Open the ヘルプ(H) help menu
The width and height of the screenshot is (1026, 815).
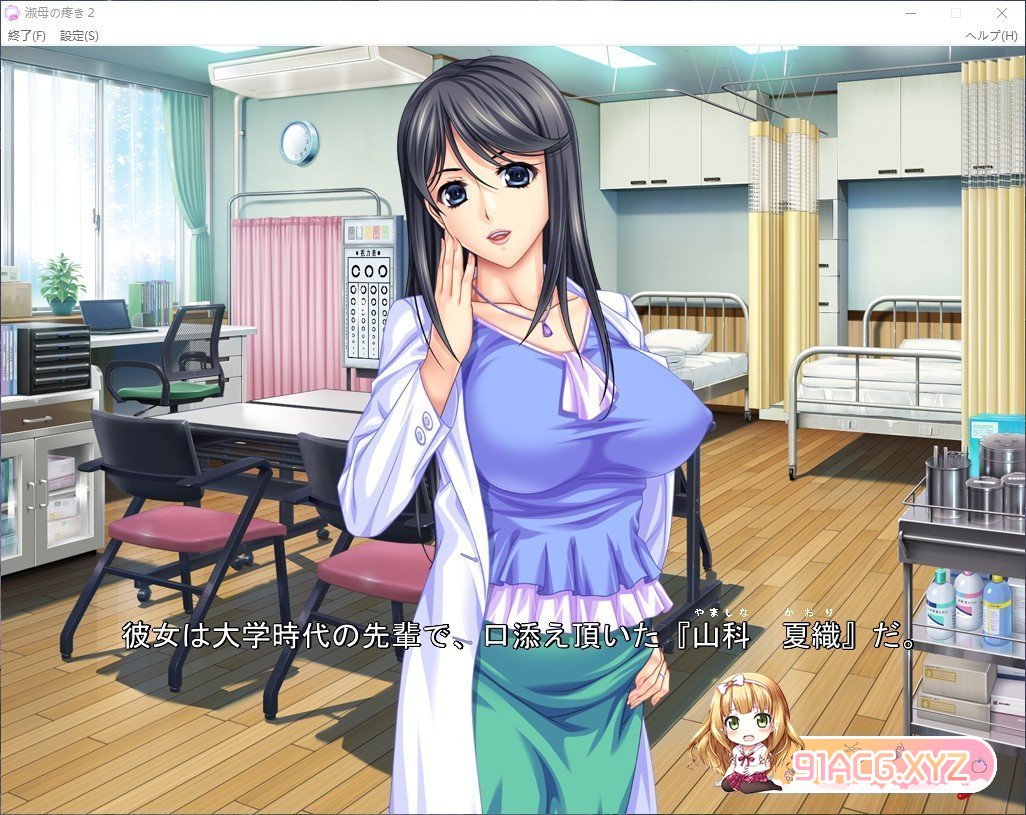click(x=991, y=35)
